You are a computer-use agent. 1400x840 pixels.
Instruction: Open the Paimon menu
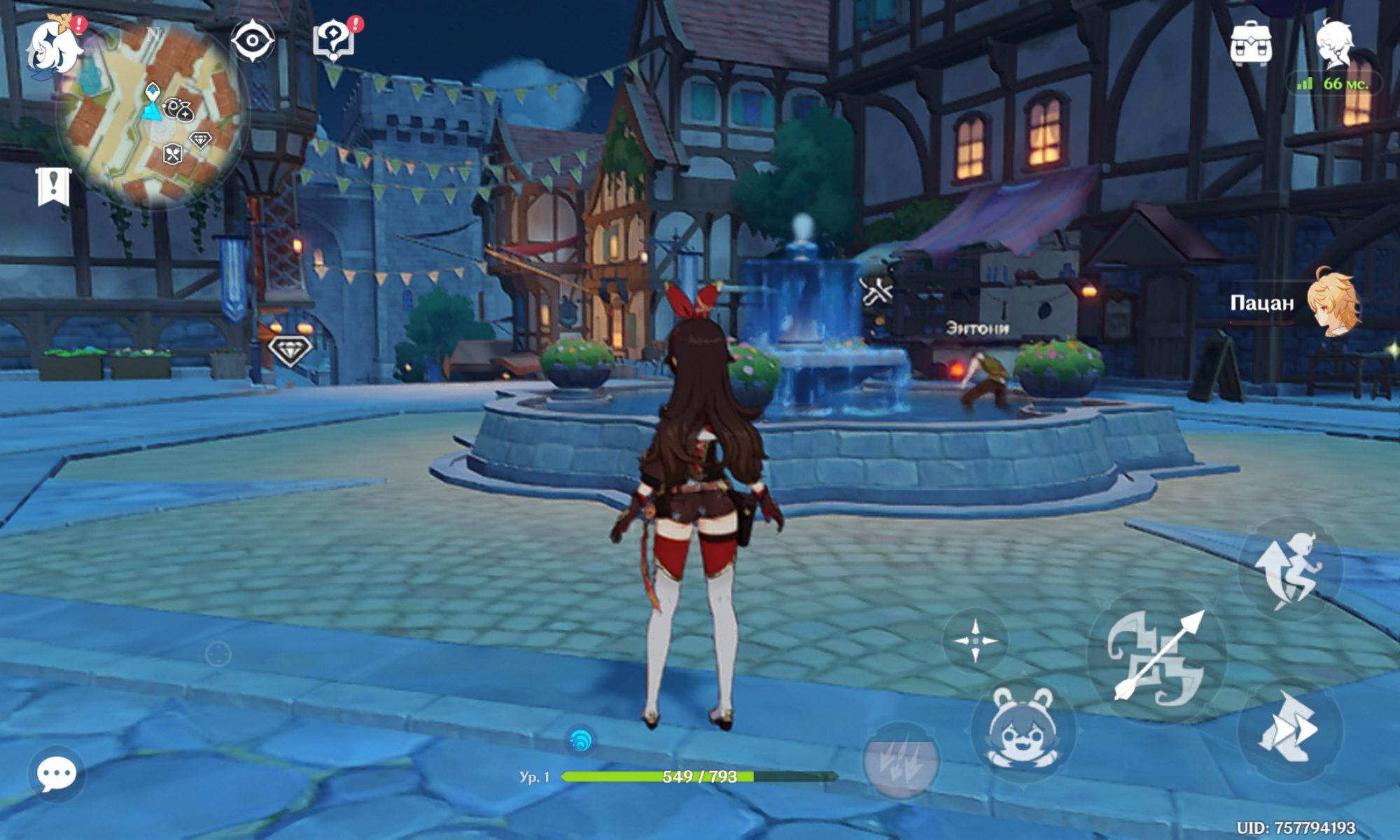pos(53,48)
